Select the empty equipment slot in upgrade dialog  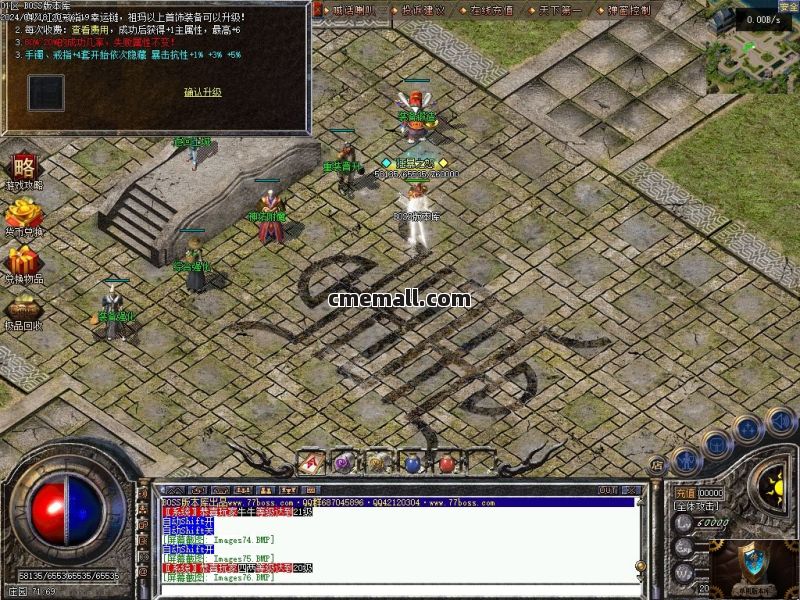pyautogui.click(x=46, y=93)
